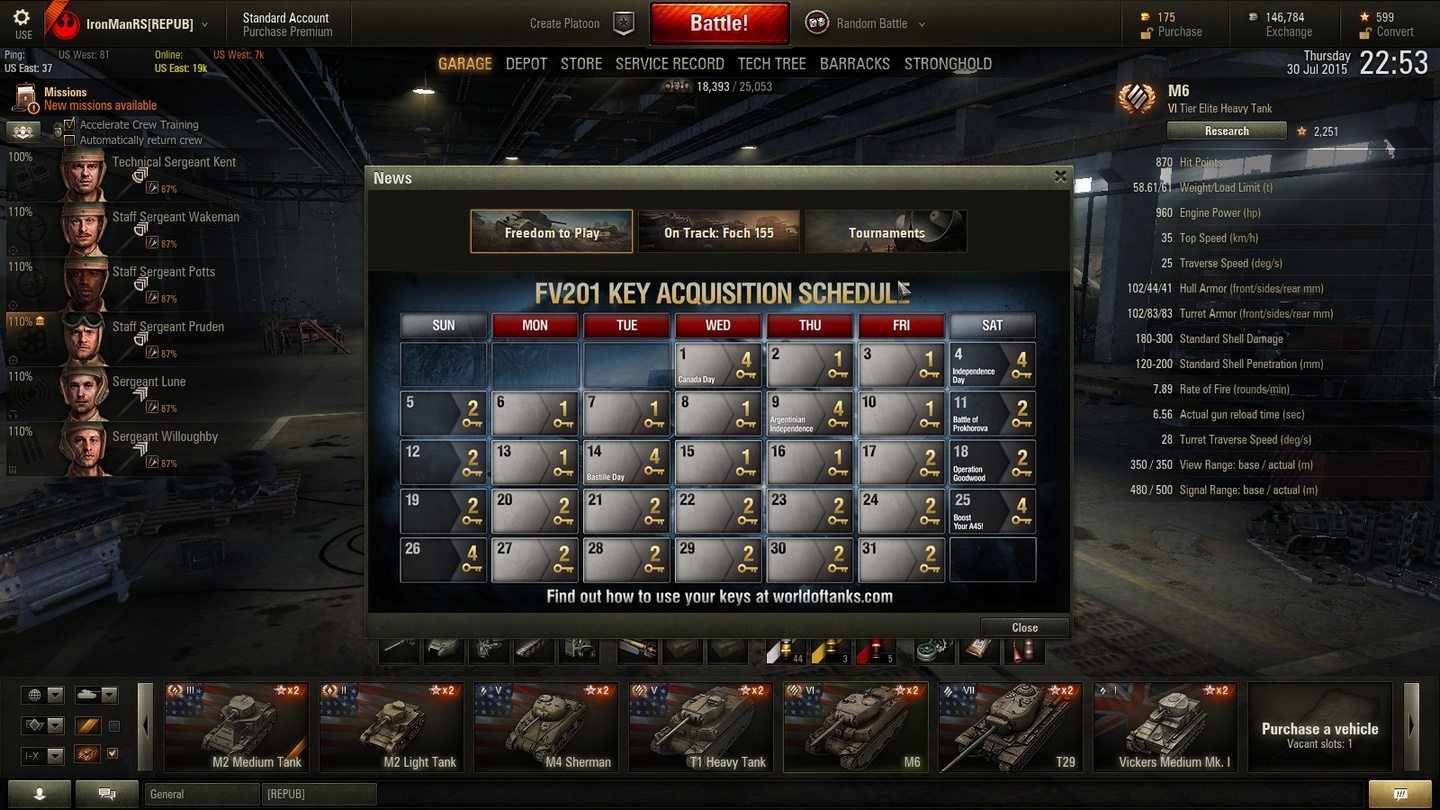Open the Depot section
Screen dimensions: 1440x810
pyautogui.click(x=526, y=63)
